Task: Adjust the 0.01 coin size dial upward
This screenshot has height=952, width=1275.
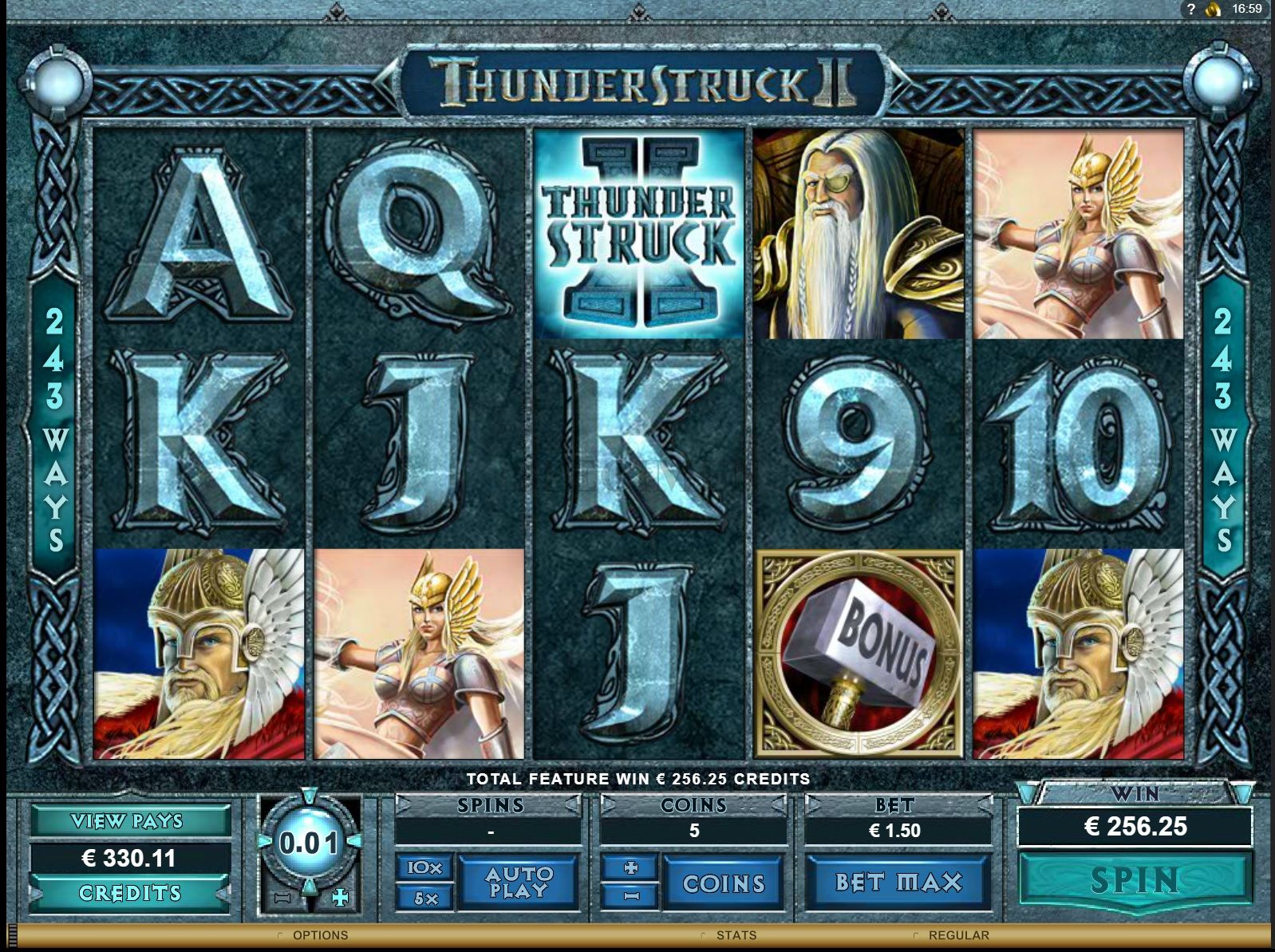Action: tap(308, 795)
